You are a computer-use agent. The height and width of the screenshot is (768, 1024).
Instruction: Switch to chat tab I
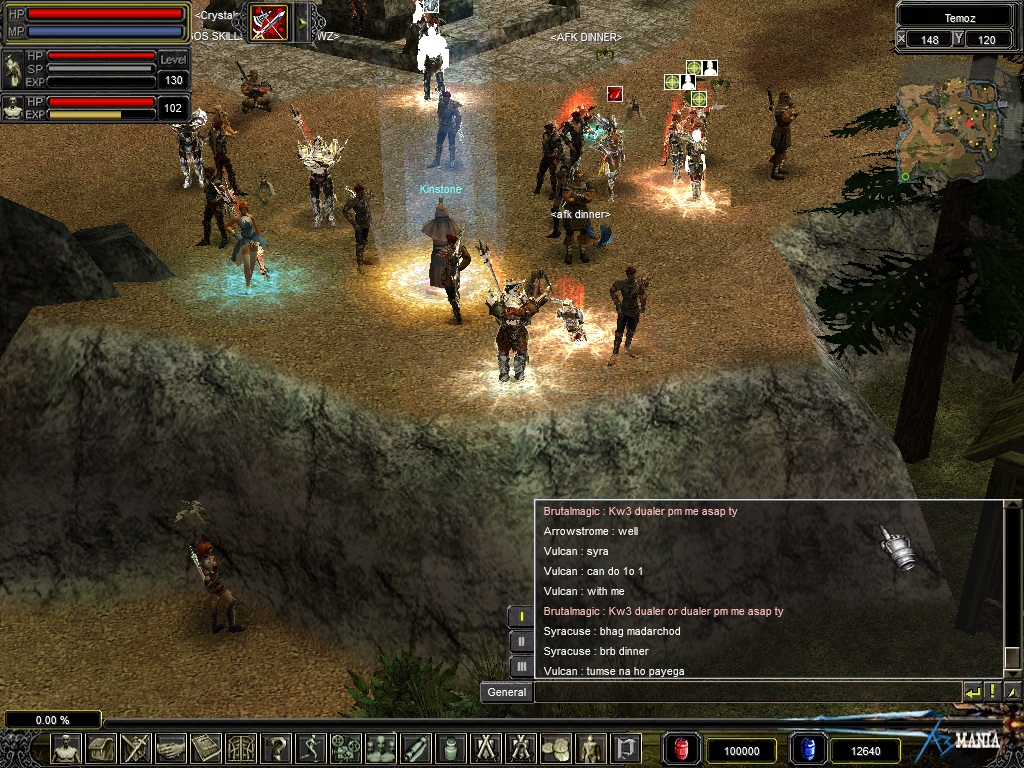tap(521, 617)
